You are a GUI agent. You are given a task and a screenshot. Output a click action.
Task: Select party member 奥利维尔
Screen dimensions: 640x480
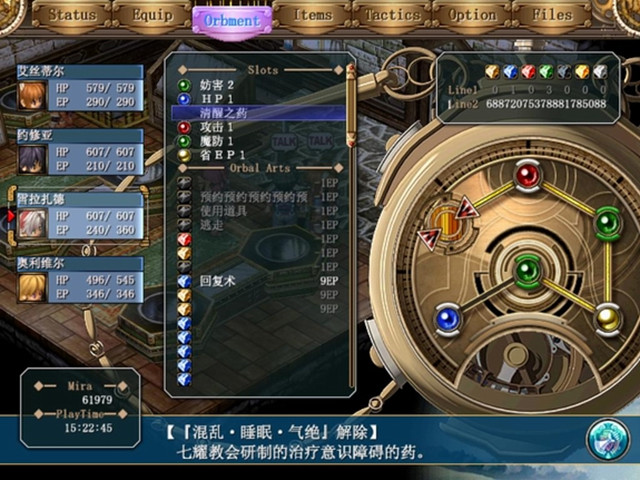click(78, 279)
